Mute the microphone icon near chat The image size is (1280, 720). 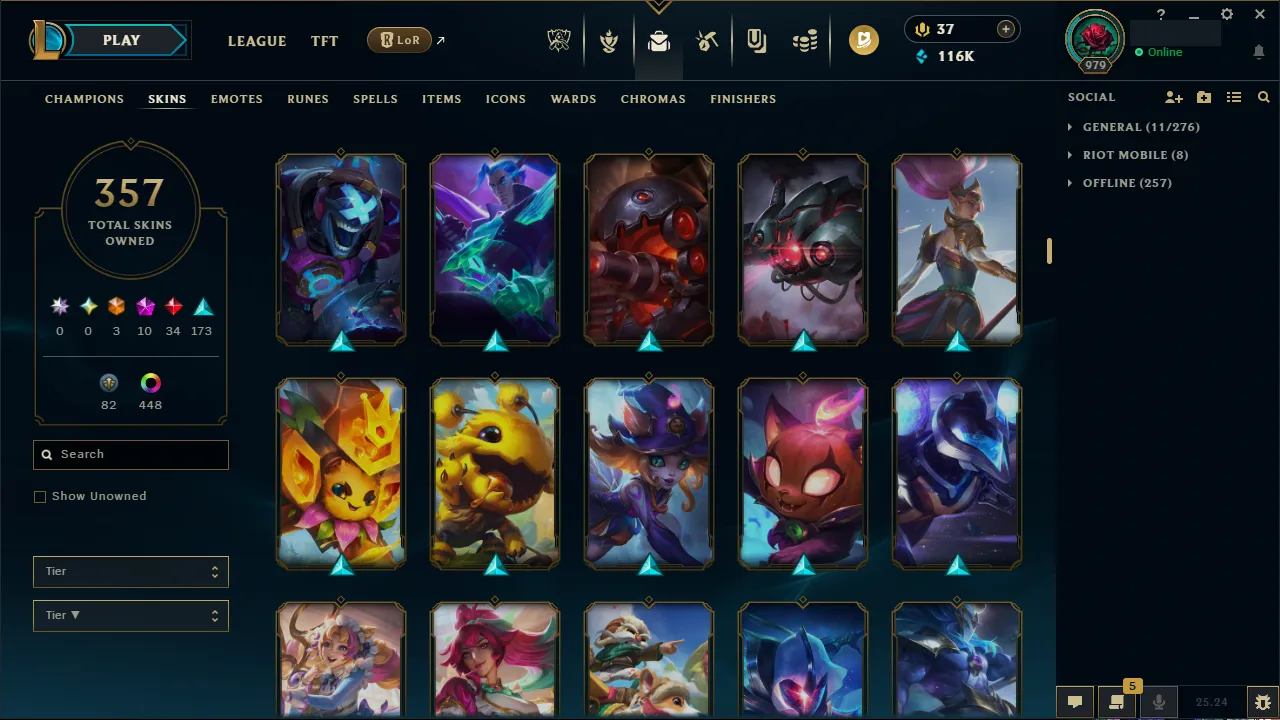1158,701
